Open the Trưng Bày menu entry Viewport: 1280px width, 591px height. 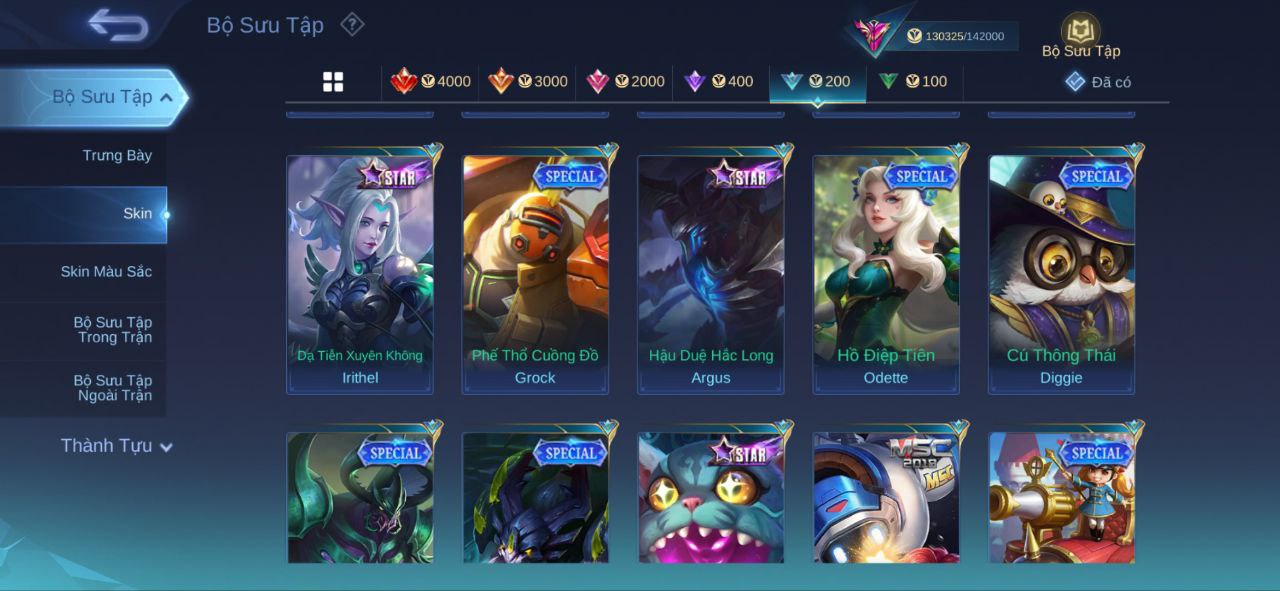[117, 155]
